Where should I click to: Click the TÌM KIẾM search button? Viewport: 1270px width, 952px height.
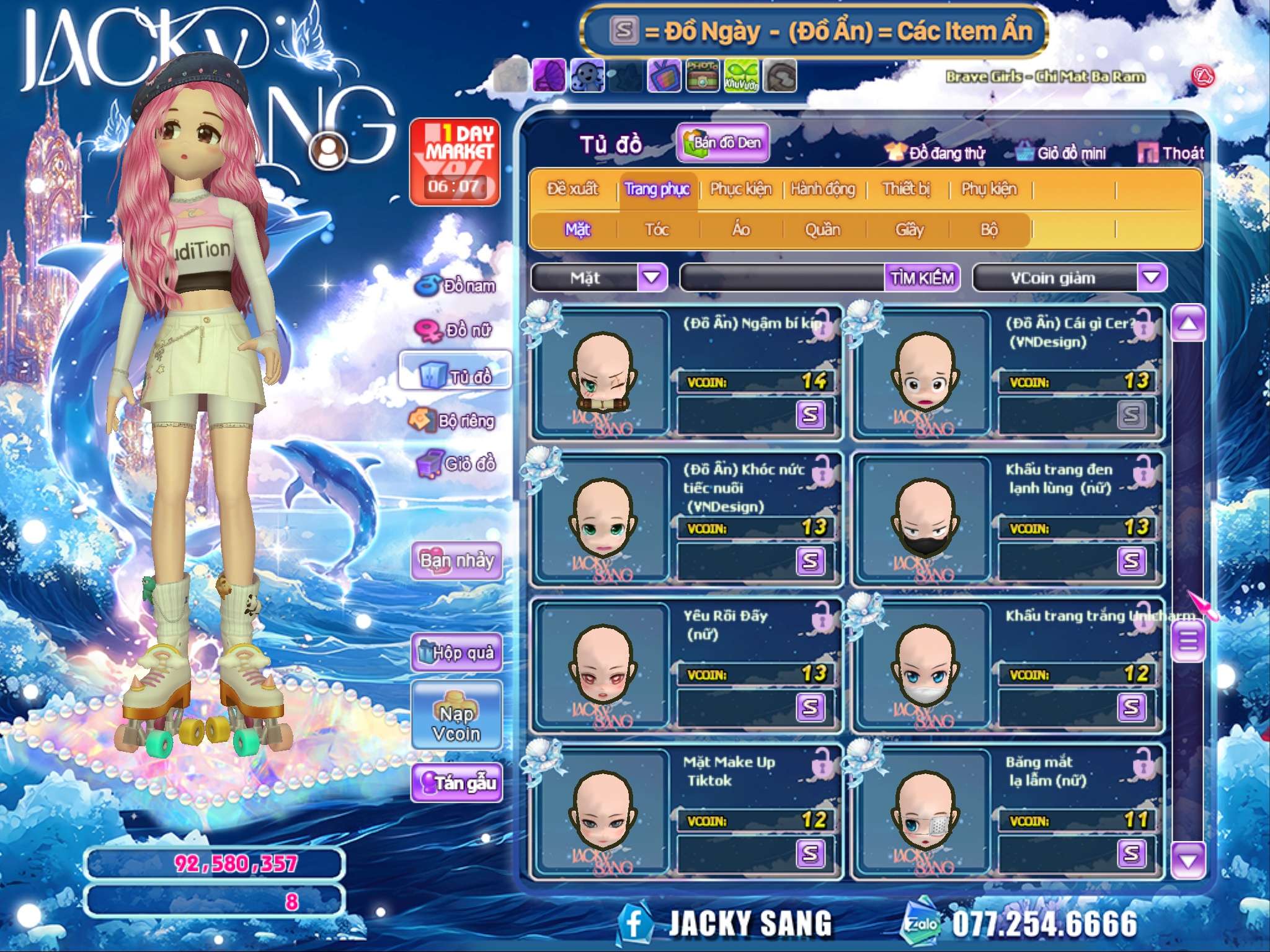pyautogui.click(x=922, y=278)
